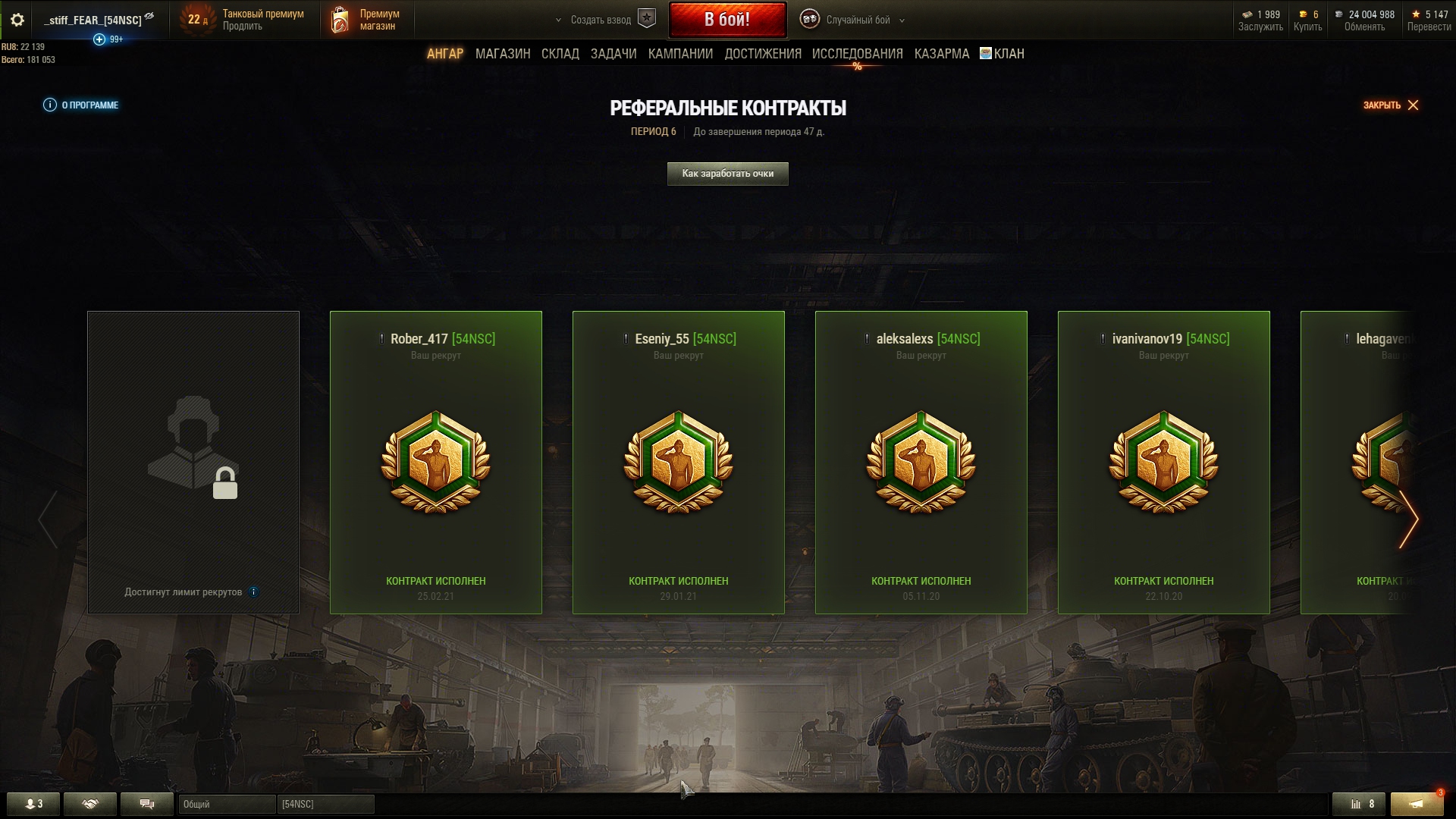Open the Общий chat channel tab
The height and width of the screenshot is (819, 1456).
226,804
